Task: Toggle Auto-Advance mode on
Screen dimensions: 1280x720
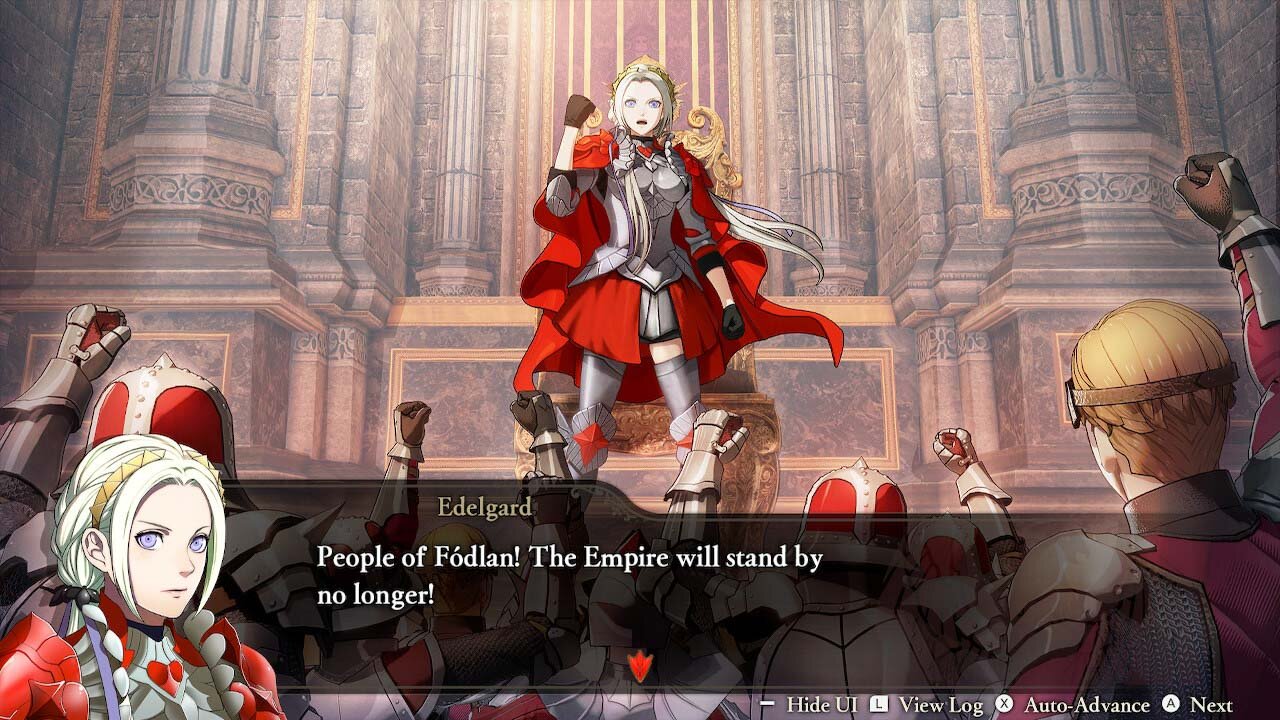Action: tap(1087, 702)
